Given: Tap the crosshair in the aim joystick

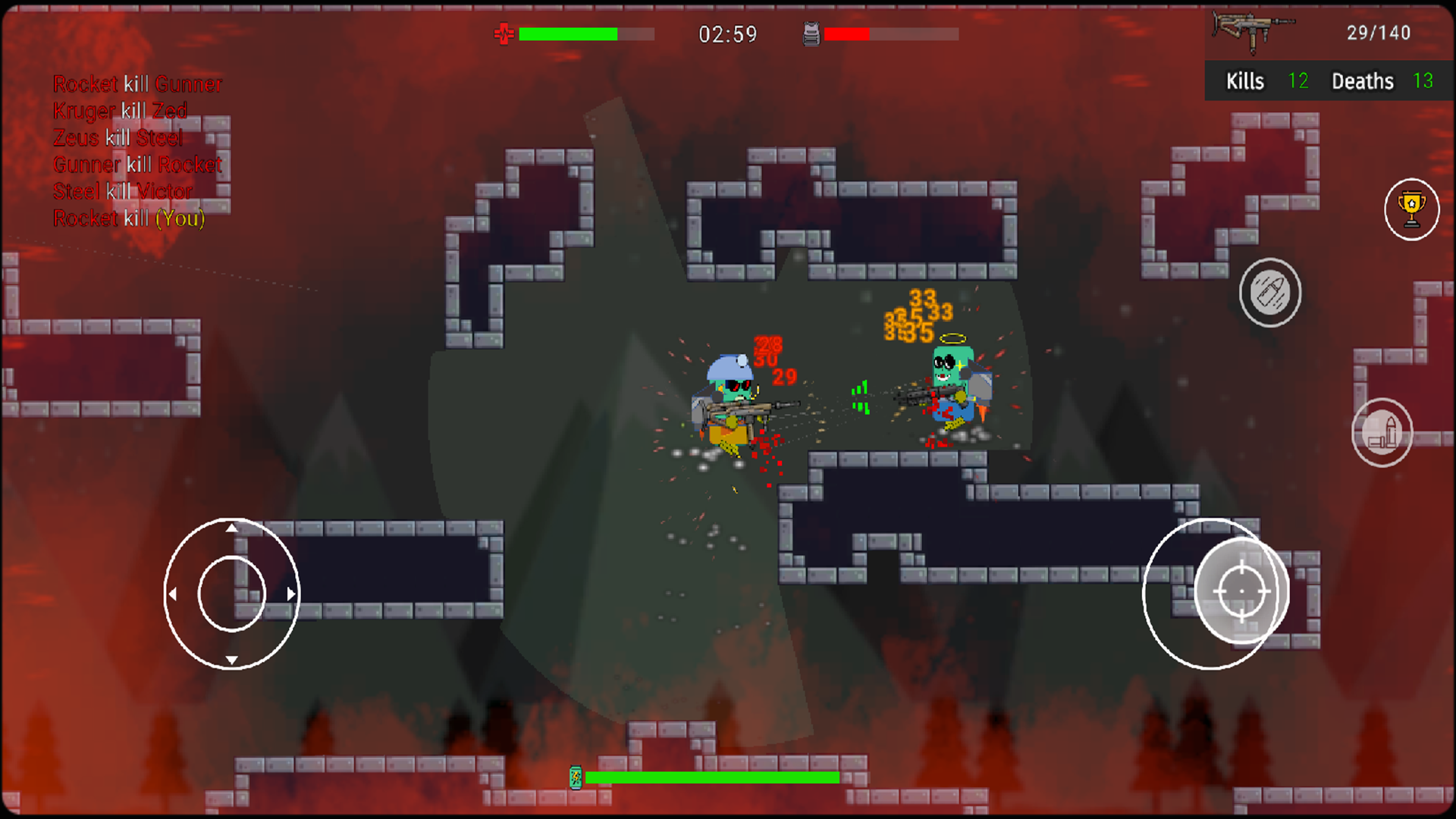Looking at the screenshot, I should (1241, 590).
